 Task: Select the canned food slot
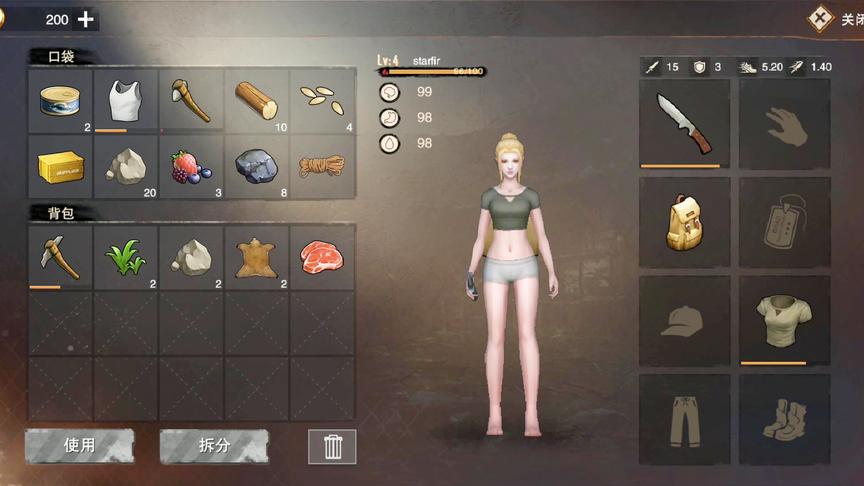(61, 100)
